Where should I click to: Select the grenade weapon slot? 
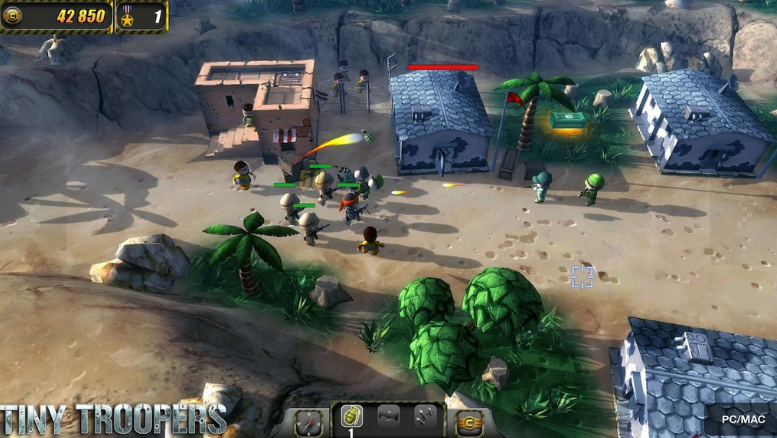(x=351, y=418)
